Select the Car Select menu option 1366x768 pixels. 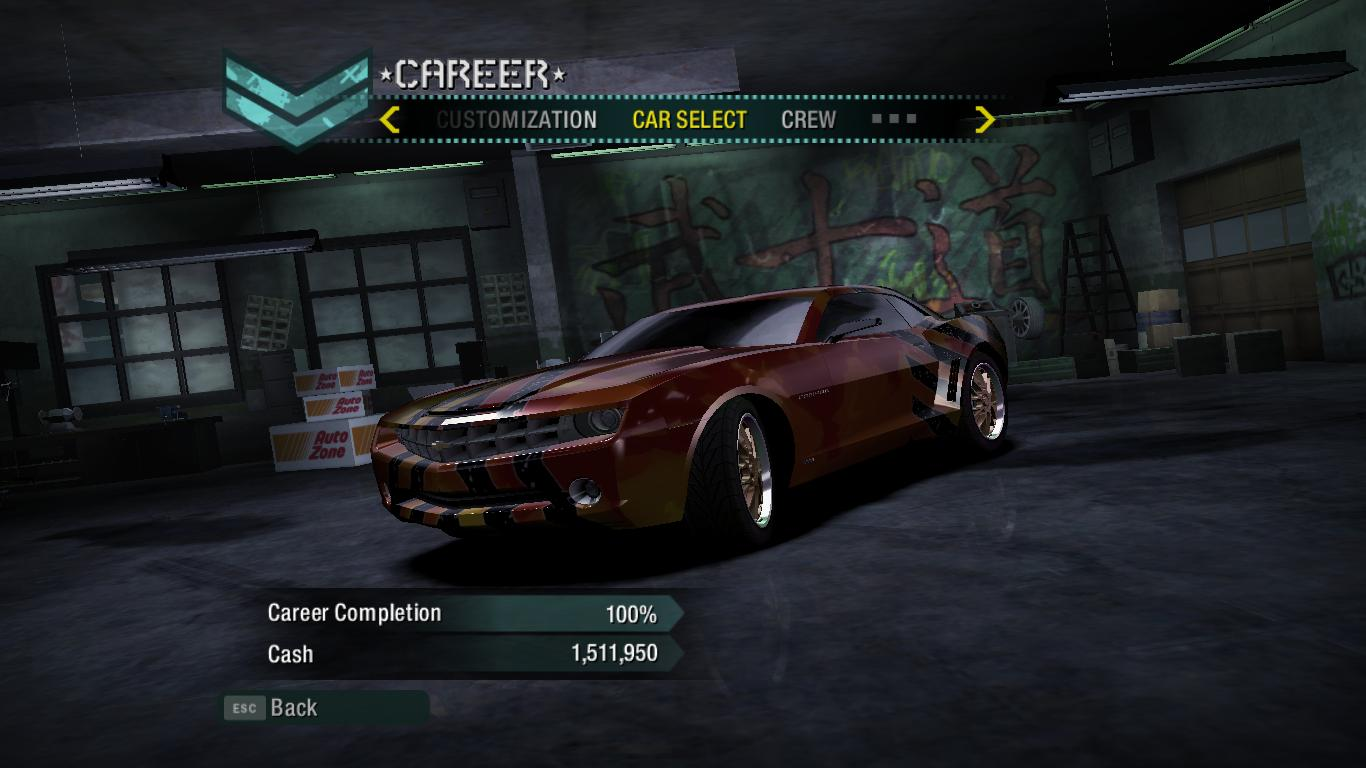689,120
